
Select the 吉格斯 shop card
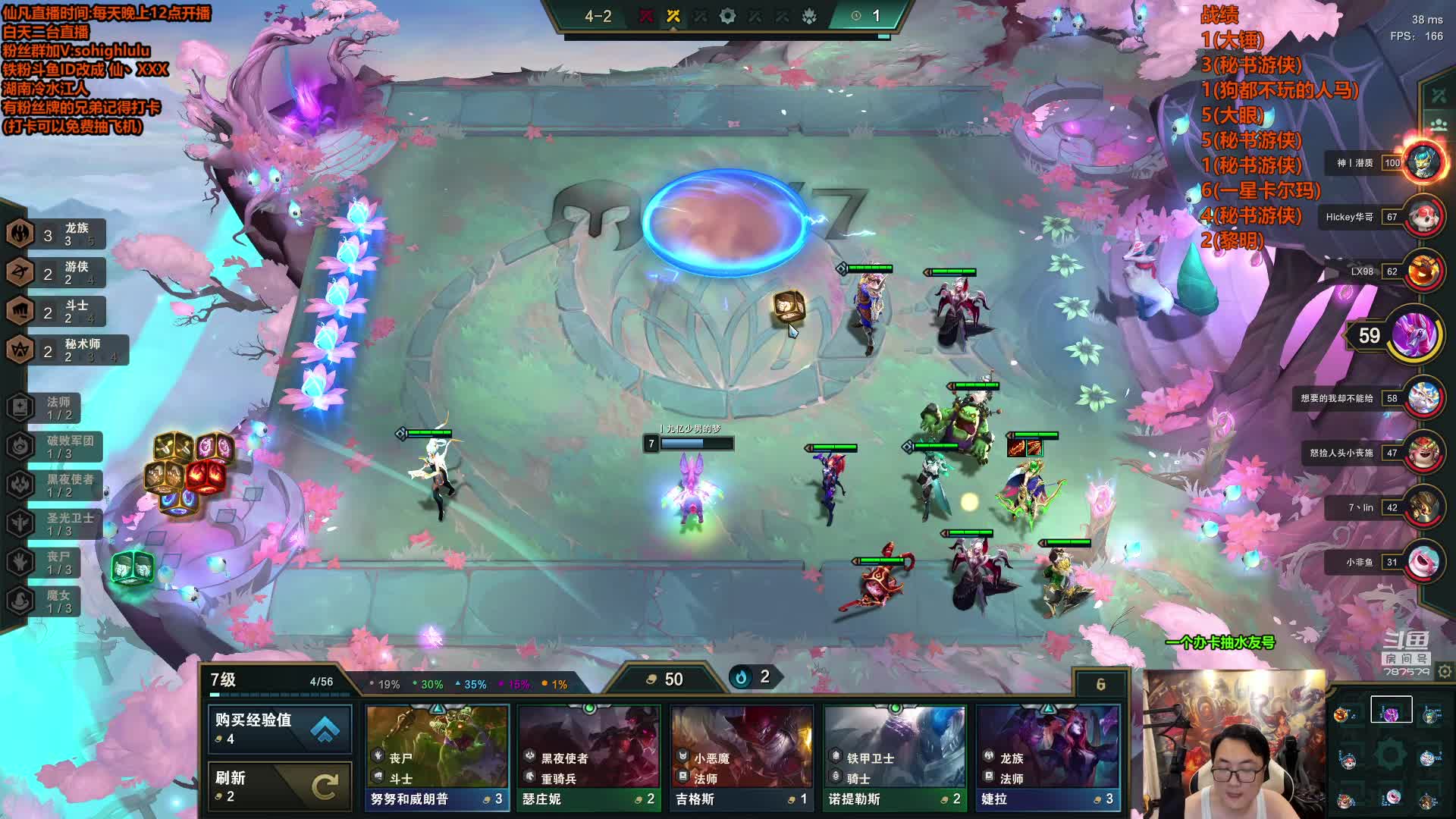coord(742,758)
